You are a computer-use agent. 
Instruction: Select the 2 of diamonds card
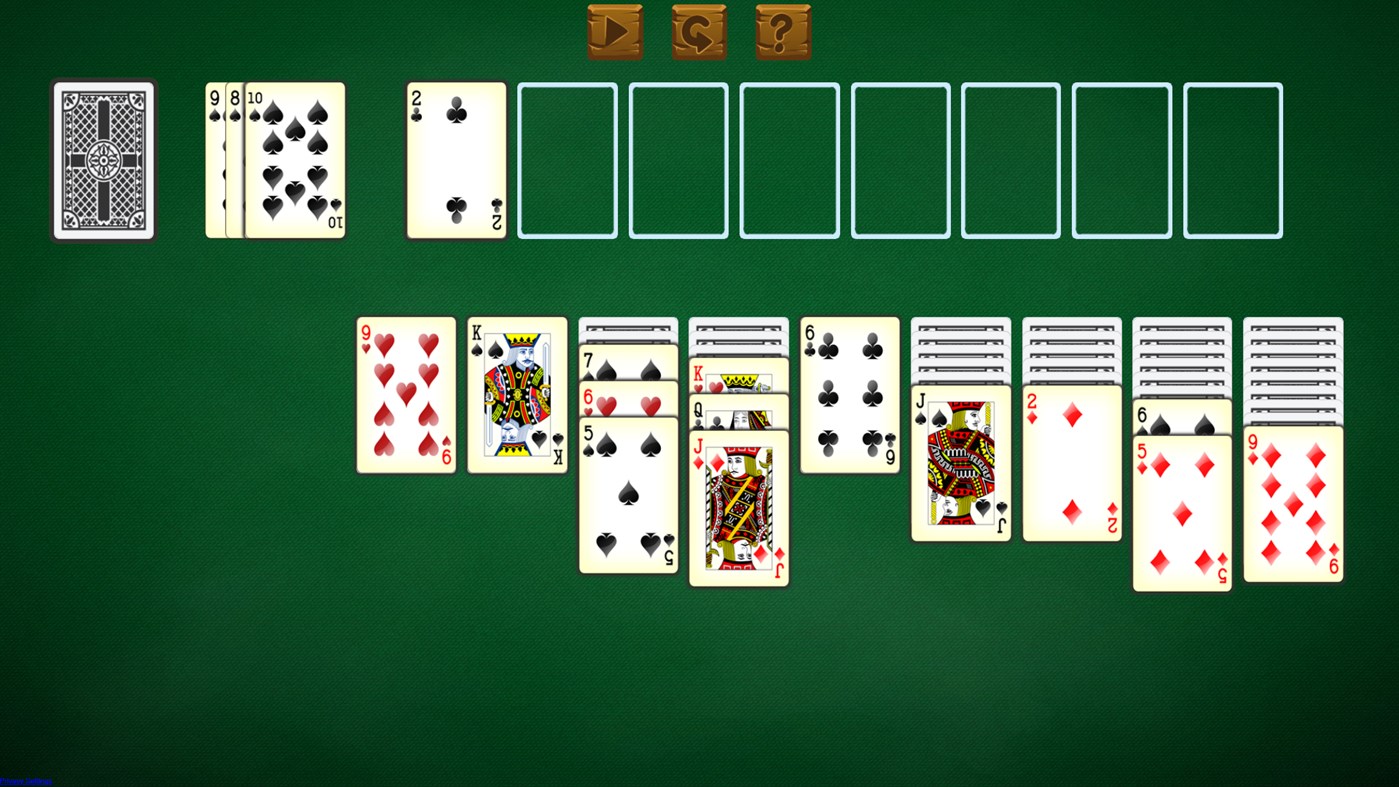click(1071, 460)
